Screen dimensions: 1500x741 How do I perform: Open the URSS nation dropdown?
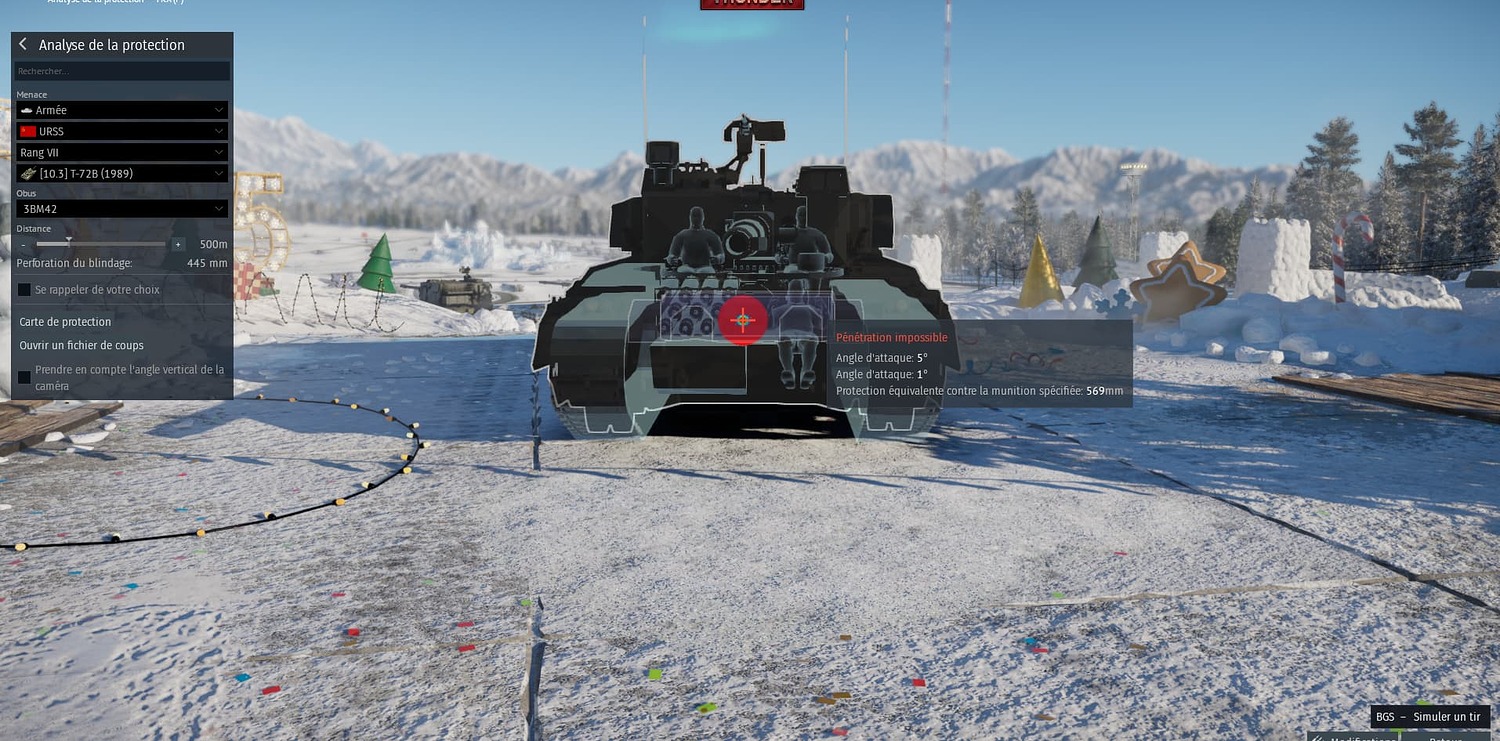pyautogui.click(x=122, y=131)
